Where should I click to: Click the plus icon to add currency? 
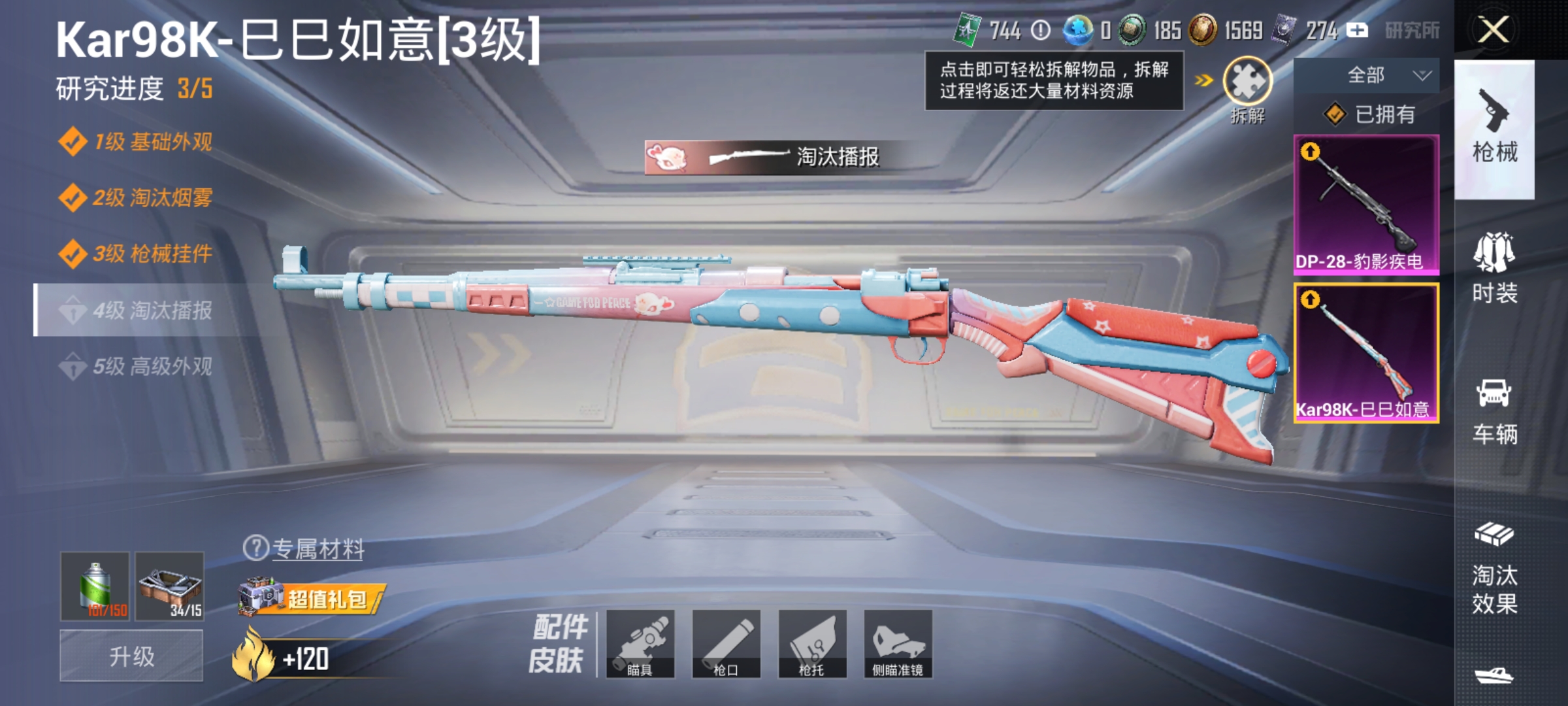pos(1357,30)
